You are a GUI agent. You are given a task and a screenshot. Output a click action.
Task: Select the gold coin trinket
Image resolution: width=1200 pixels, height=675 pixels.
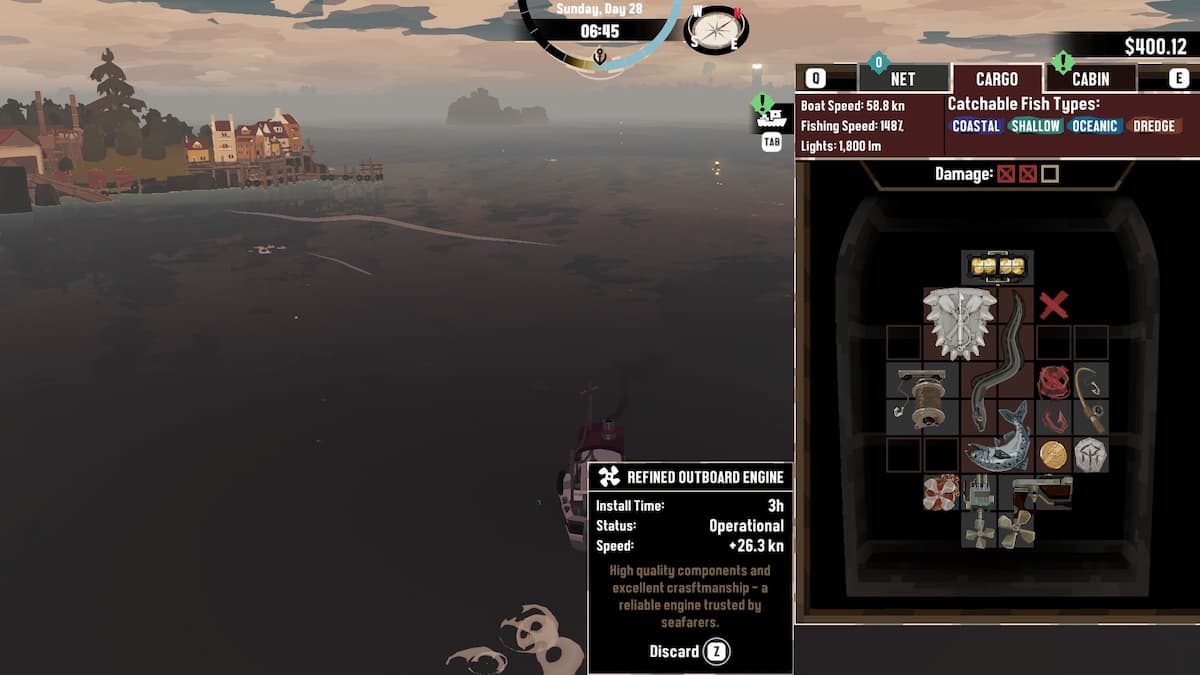point(1053,454)
